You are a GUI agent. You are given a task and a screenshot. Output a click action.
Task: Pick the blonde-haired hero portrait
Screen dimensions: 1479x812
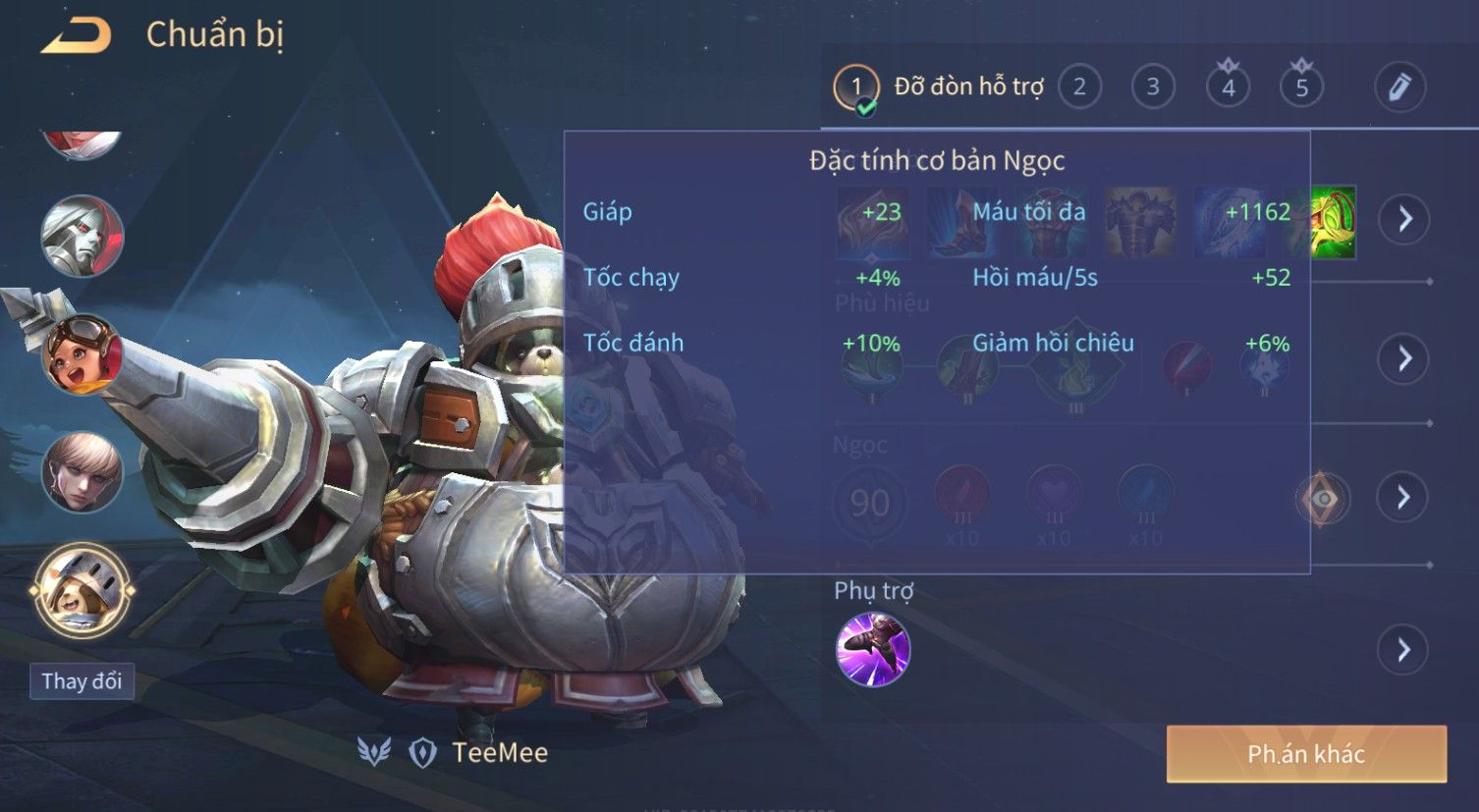click(x=82, y=472)
